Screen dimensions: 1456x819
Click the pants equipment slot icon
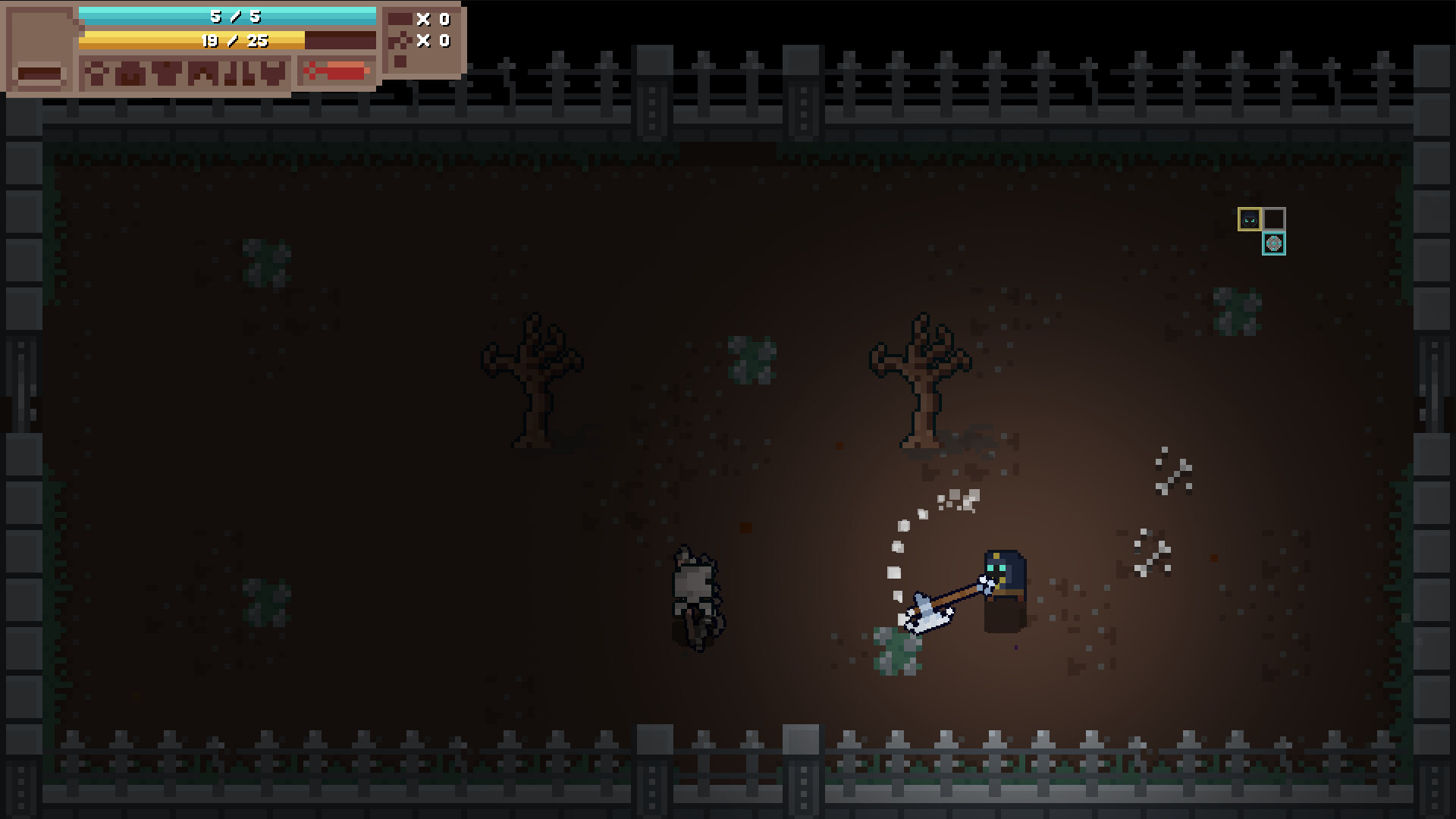(202, 73)
